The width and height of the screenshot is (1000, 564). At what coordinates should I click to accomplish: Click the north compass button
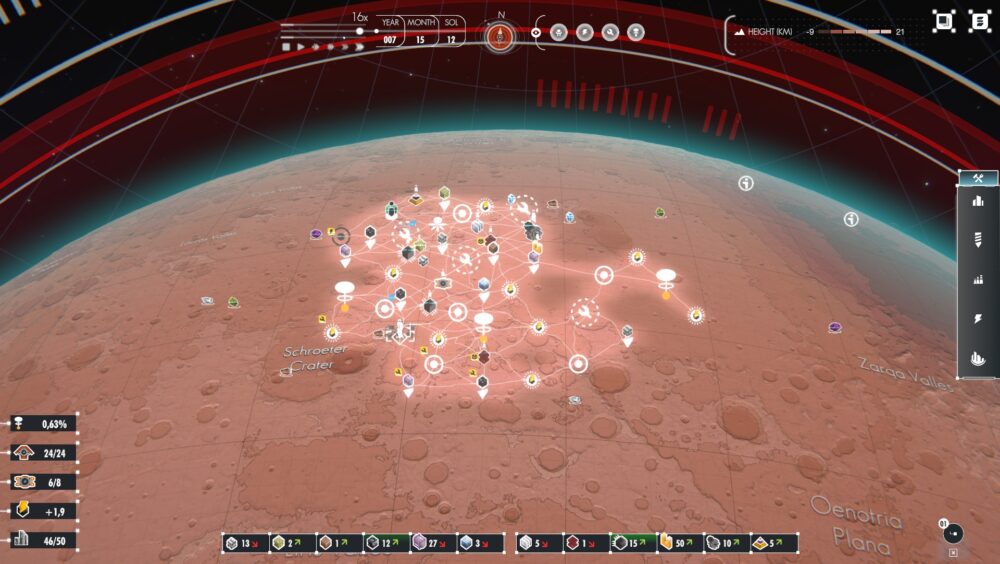pos(501,36)
